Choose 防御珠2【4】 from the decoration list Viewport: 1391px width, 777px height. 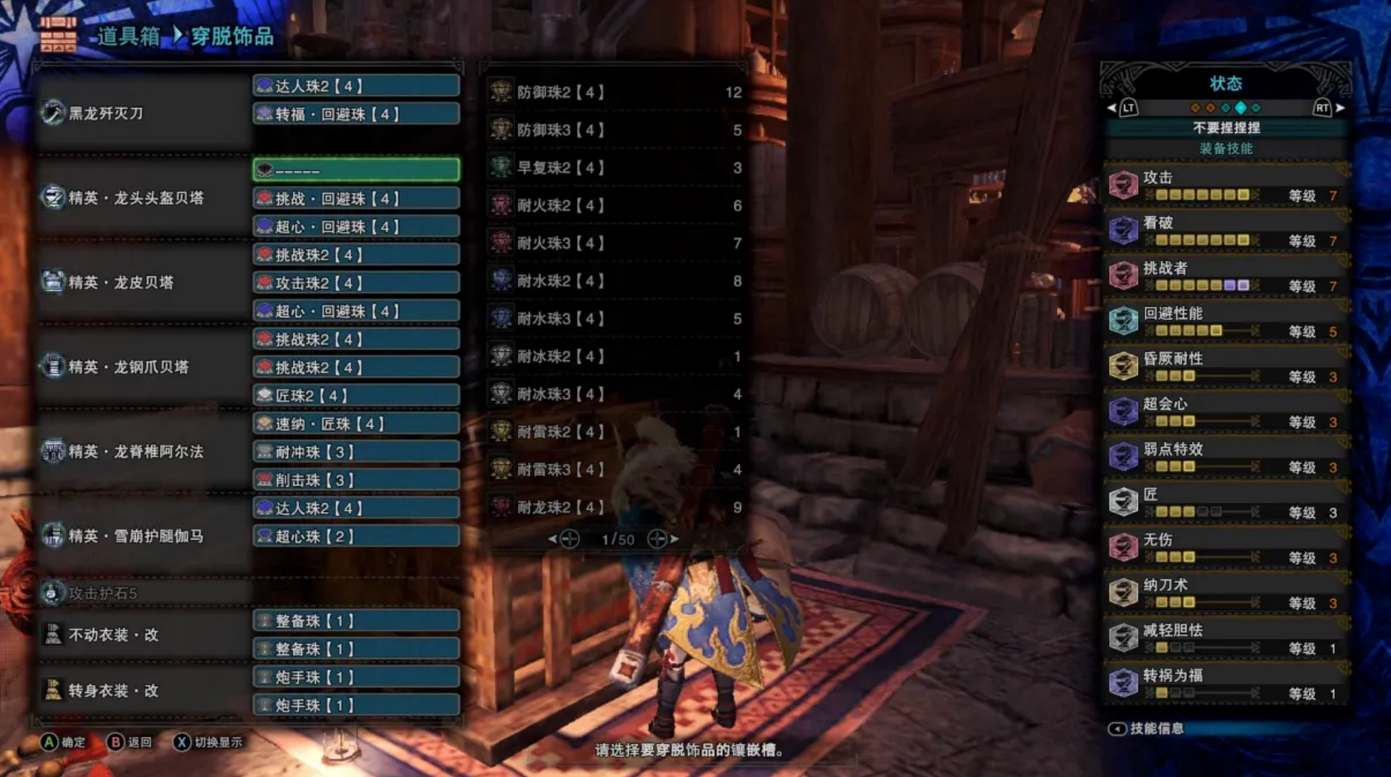(x=615, y=92)
